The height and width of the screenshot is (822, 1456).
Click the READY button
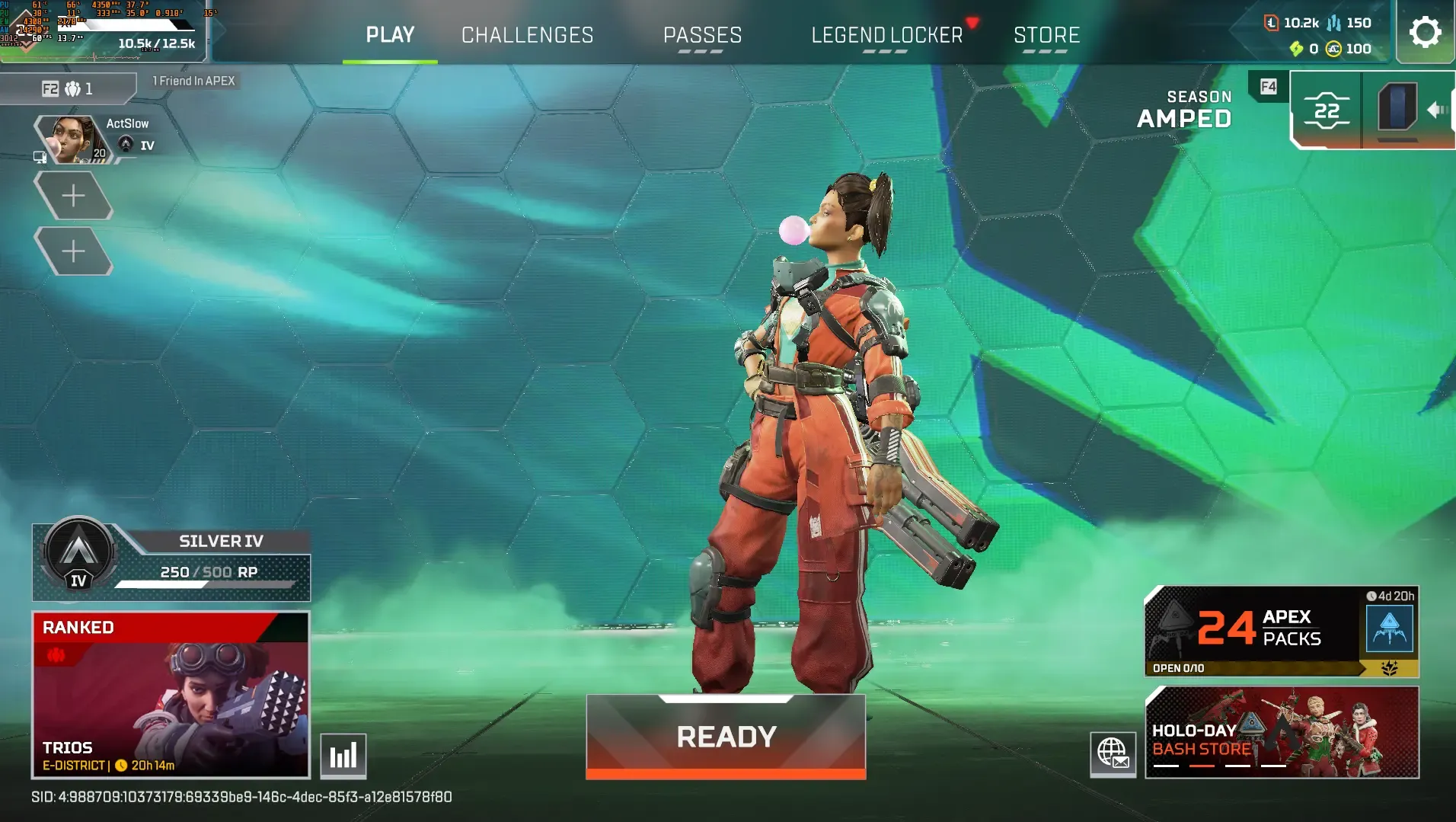(725, 735)
